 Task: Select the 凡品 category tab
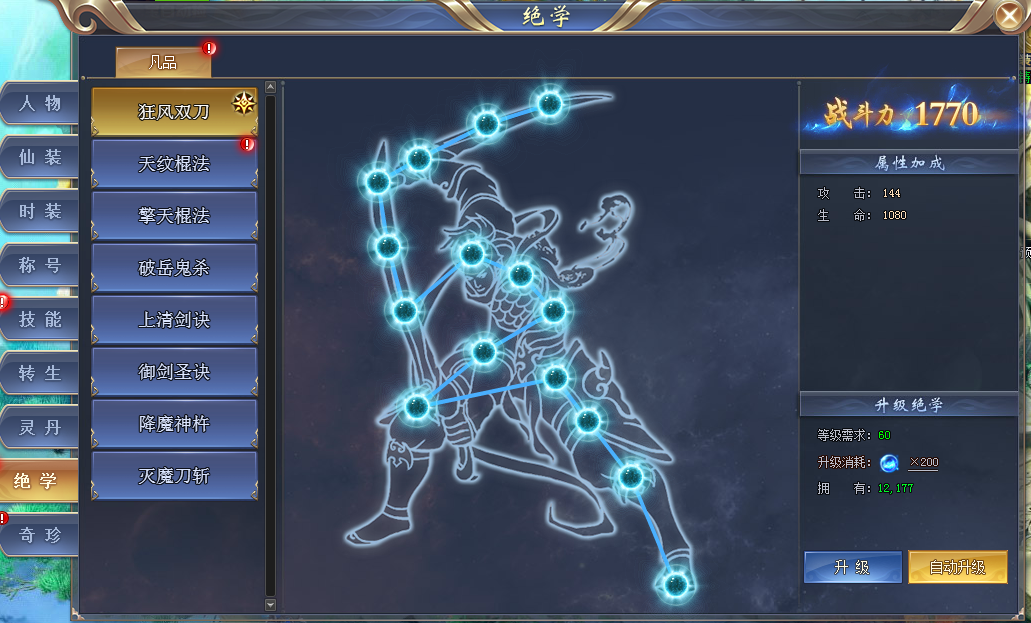[163, 62]
